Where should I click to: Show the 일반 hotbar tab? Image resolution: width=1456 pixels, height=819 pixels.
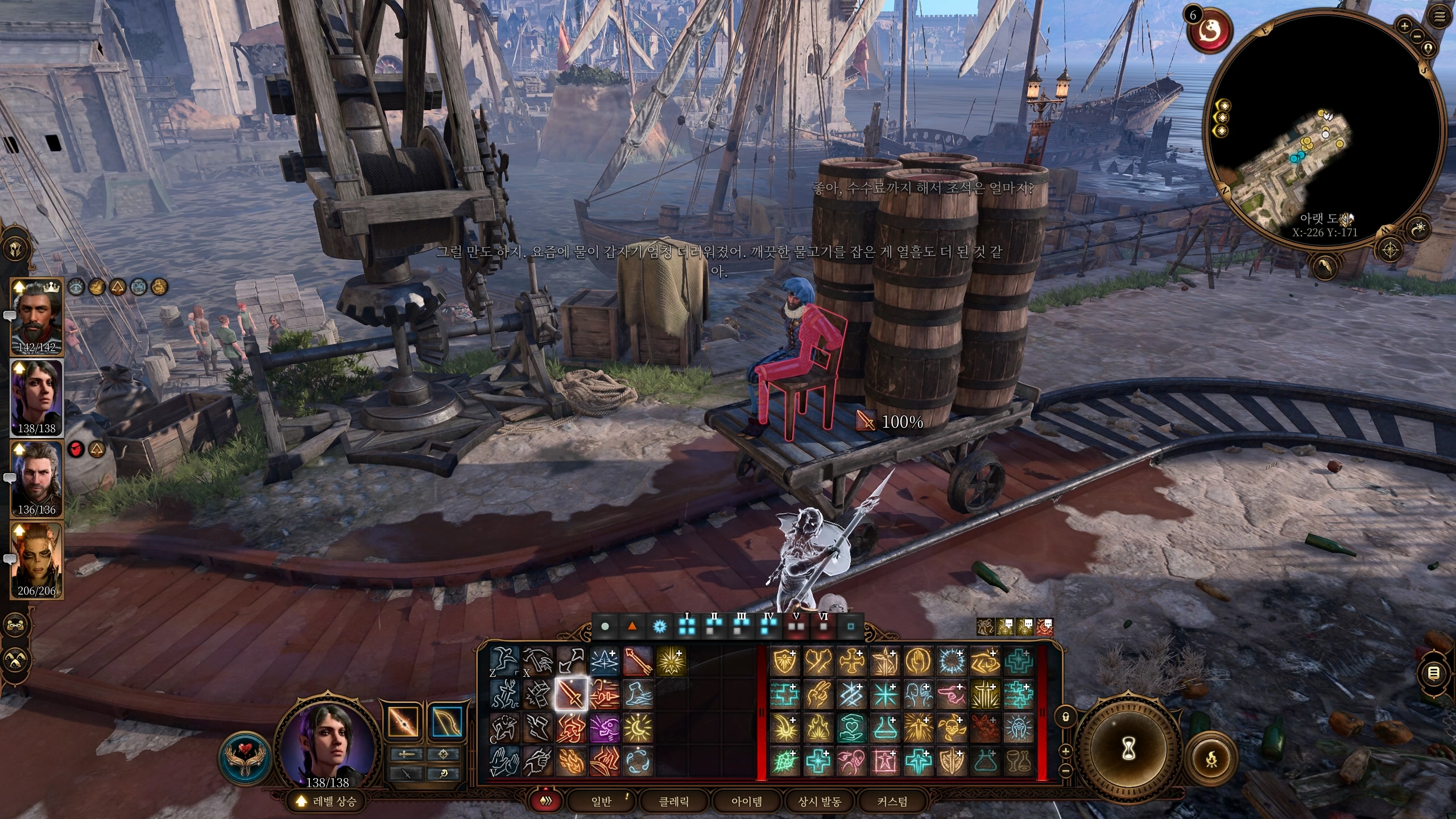click(x=602, y=801)
